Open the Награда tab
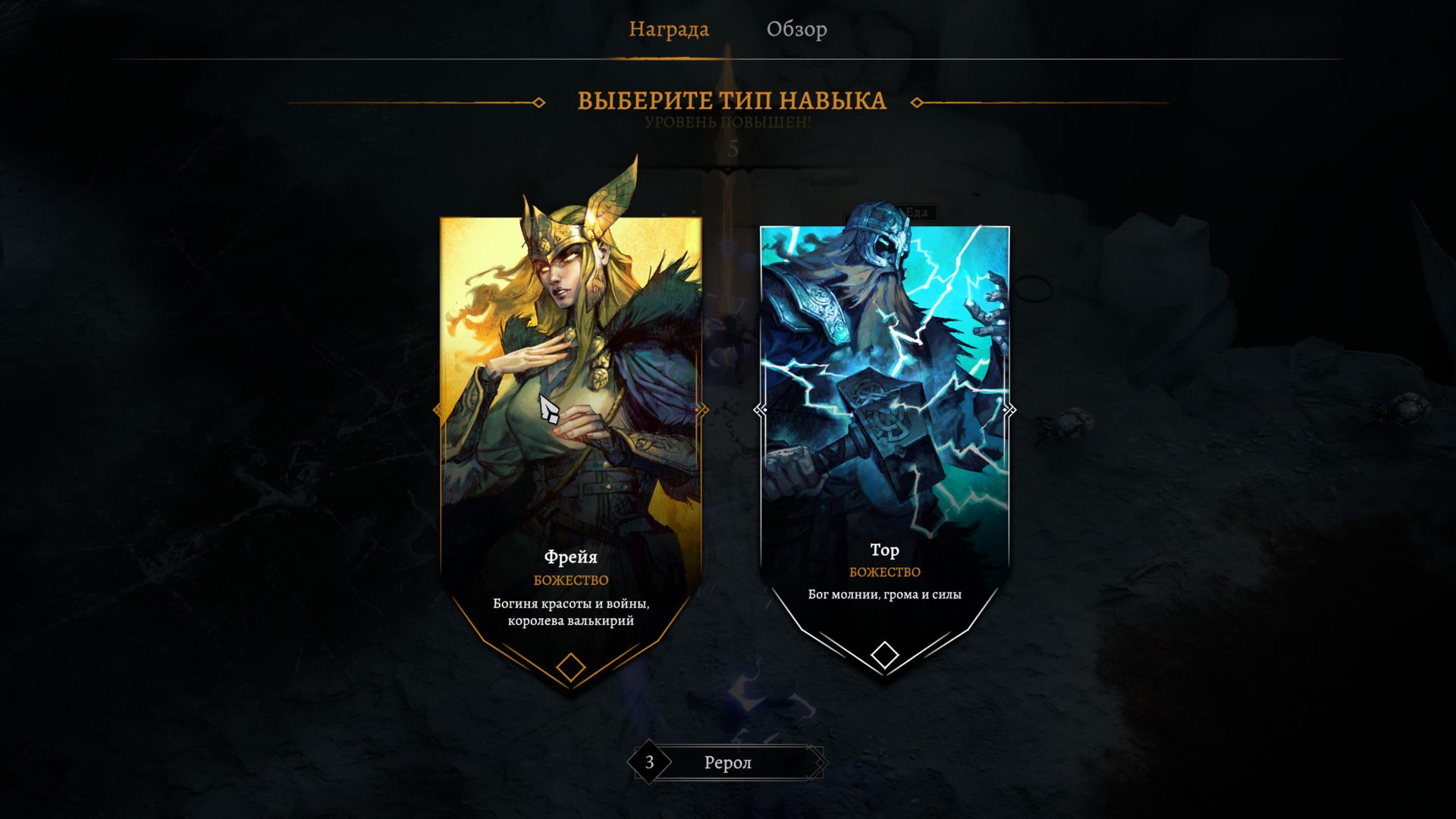The height and width of the screenshot is (819, 1456). [x=670, y=30]
